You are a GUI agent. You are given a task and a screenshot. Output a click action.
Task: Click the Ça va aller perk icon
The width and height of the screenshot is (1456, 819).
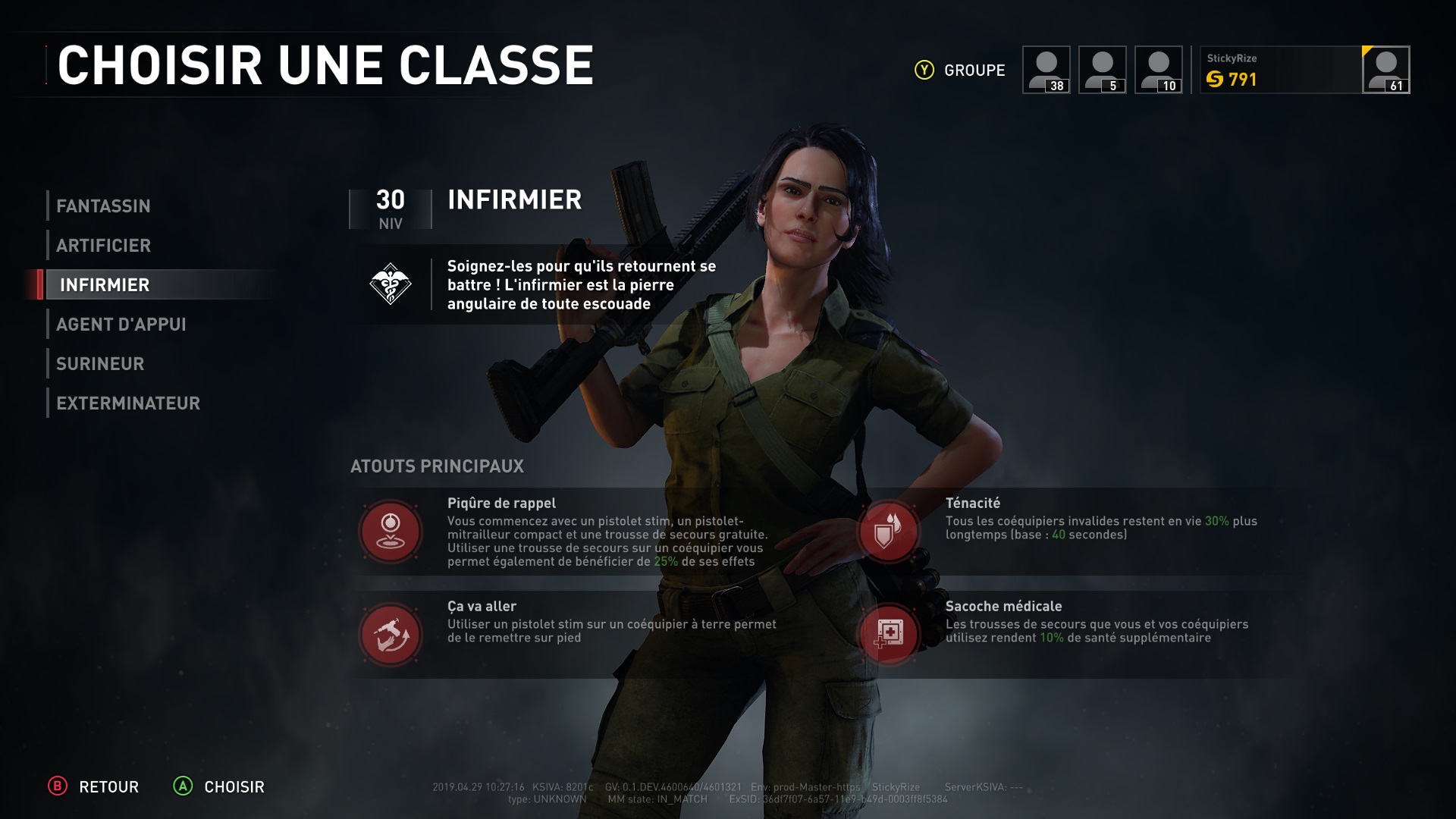[x=391, y=634]
